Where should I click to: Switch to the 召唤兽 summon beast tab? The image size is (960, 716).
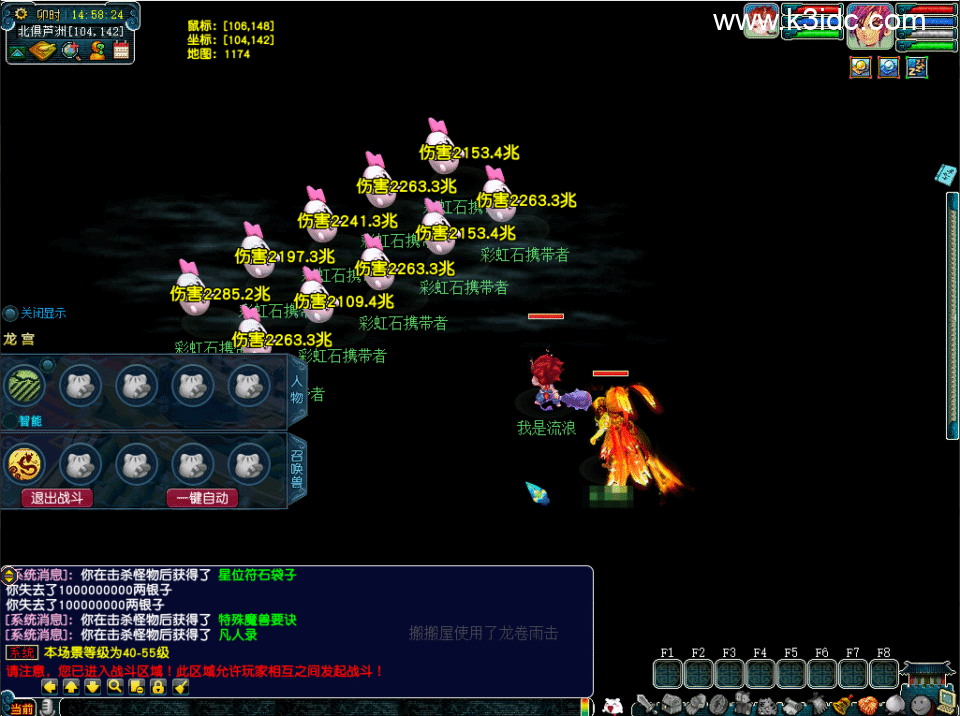pyautogui.click(x=297, y=469)
